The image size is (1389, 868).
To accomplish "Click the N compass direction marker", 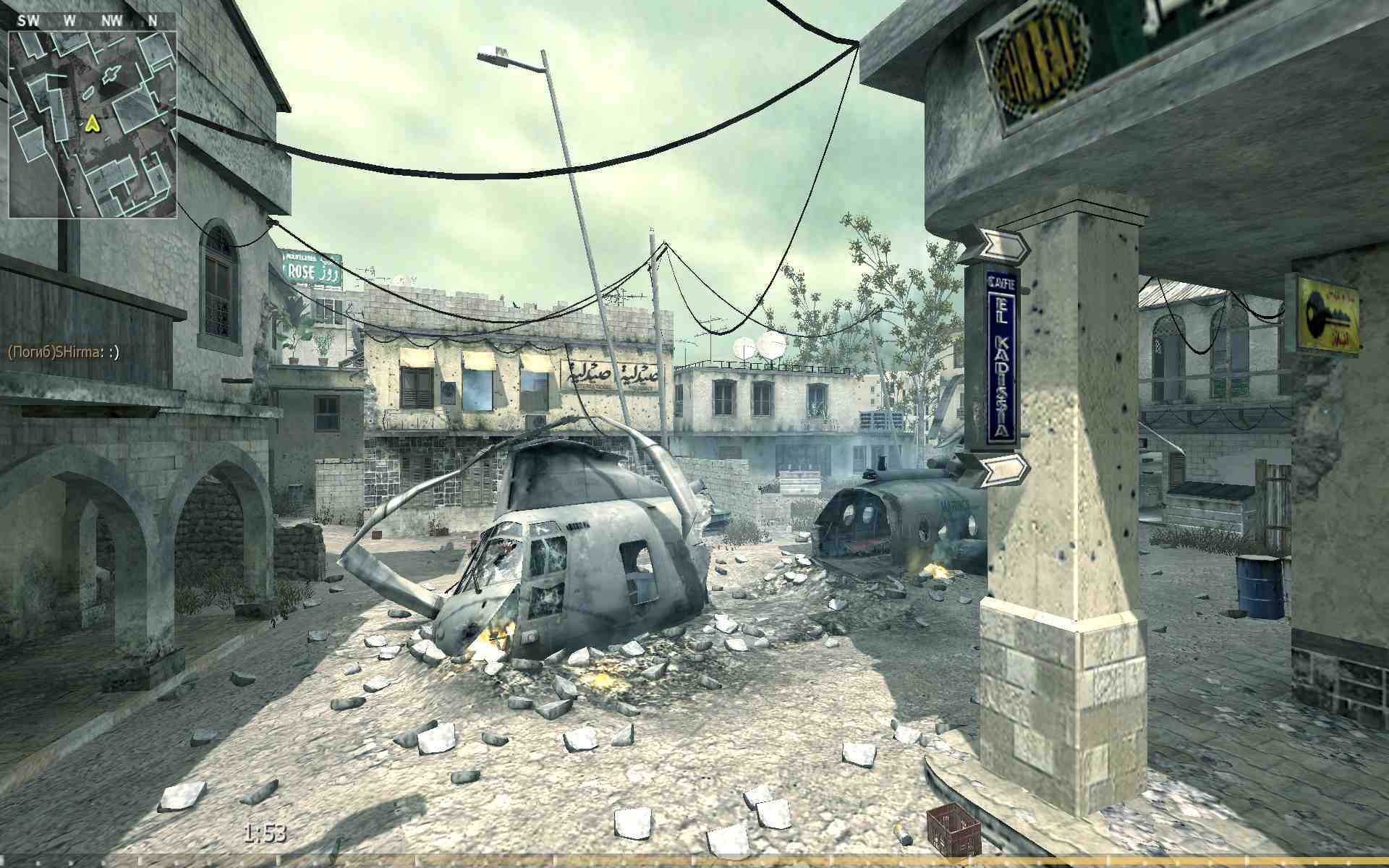I will [x=153, y=20].
